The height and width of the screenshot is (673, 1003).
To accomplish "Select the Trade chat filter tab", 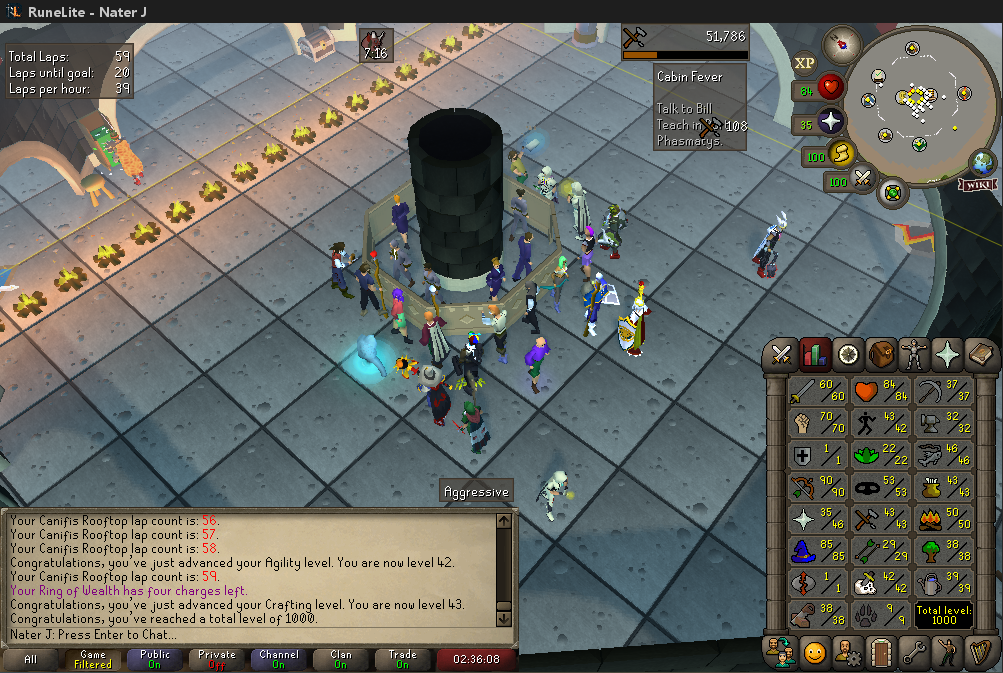I will click(402, 660).
